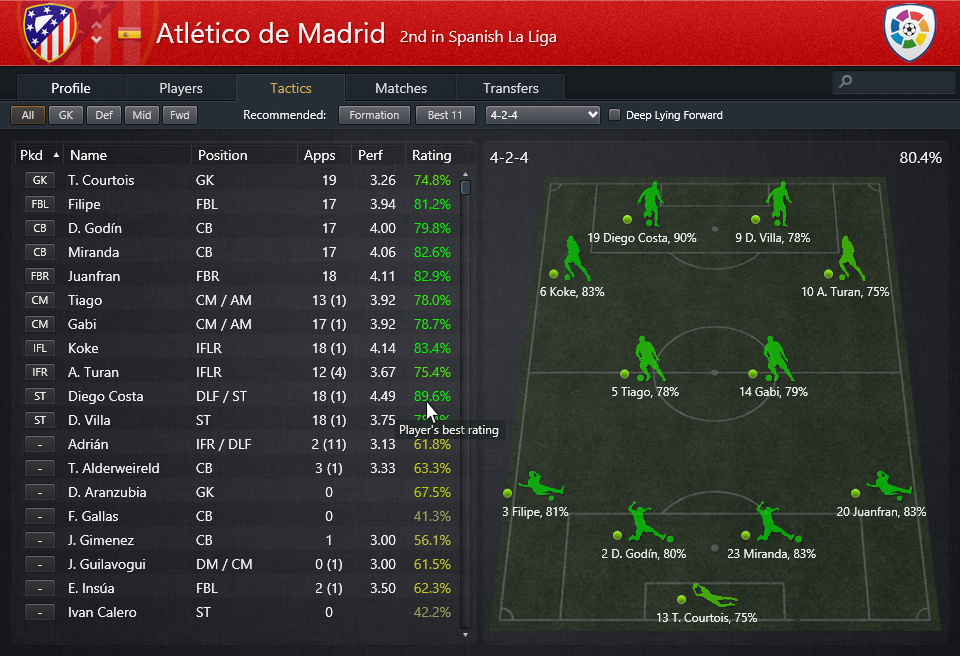Filter squad list by GK
Screen dimensions: 960x656
pos(66,115)
